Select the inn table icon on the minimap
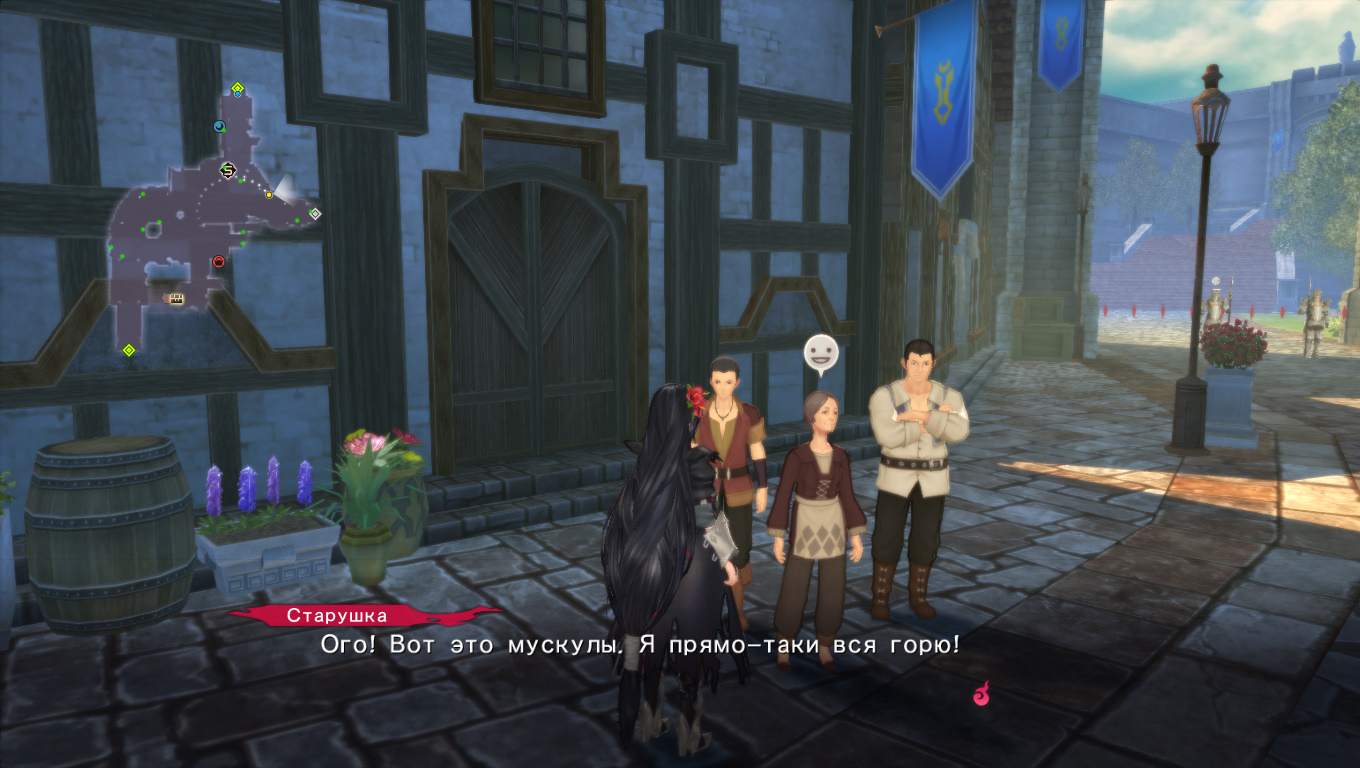 [x=173, y=298]
